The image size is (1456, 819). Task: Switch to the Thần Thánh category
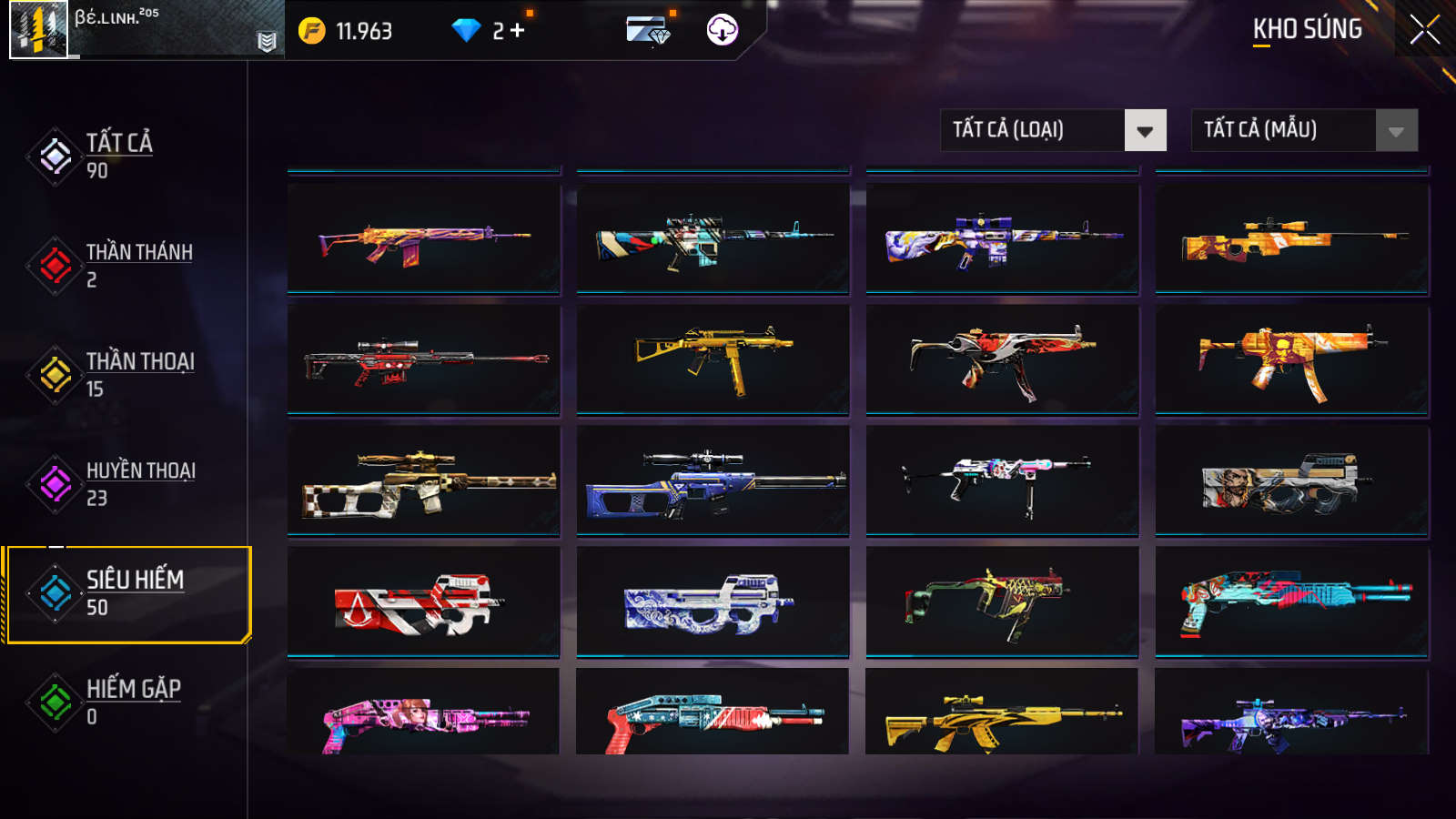tap(136, 265)
